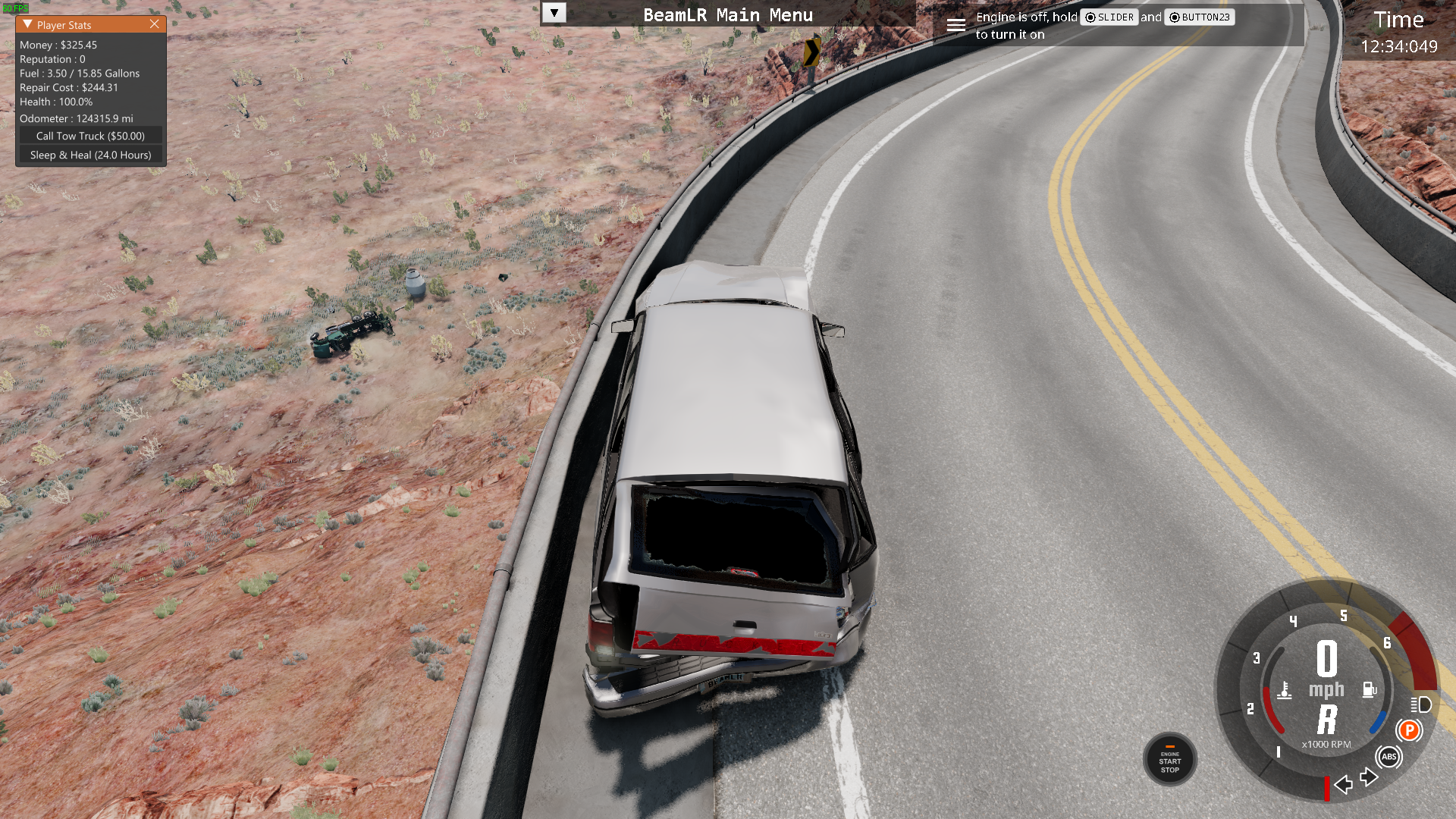Call the tow truck for $50
The image size is (1456, 819).
pyautogui.click(x=90, y=136)
